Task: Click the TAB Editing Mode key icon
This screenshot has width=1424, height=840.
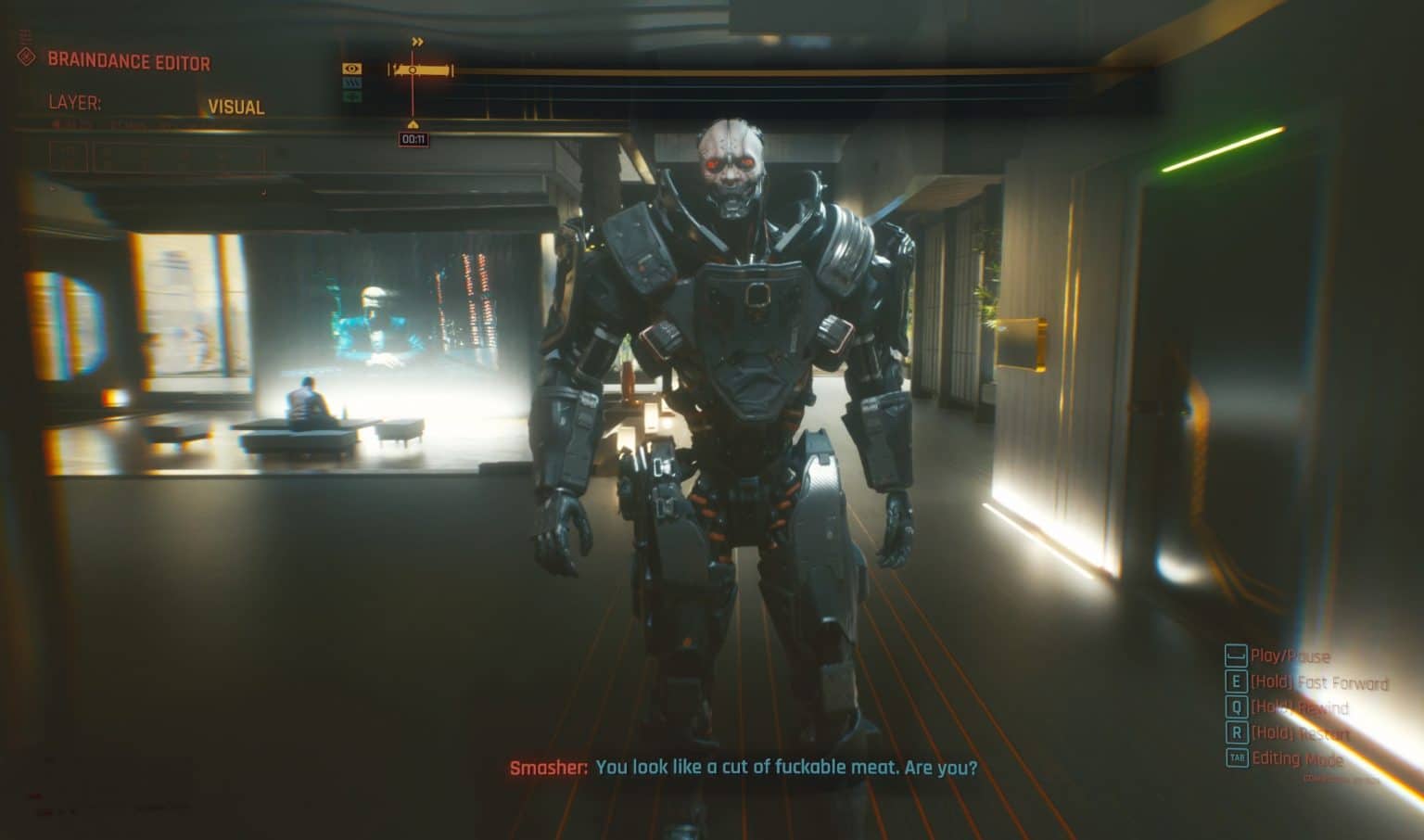Action: click(x=1238, y=757)
